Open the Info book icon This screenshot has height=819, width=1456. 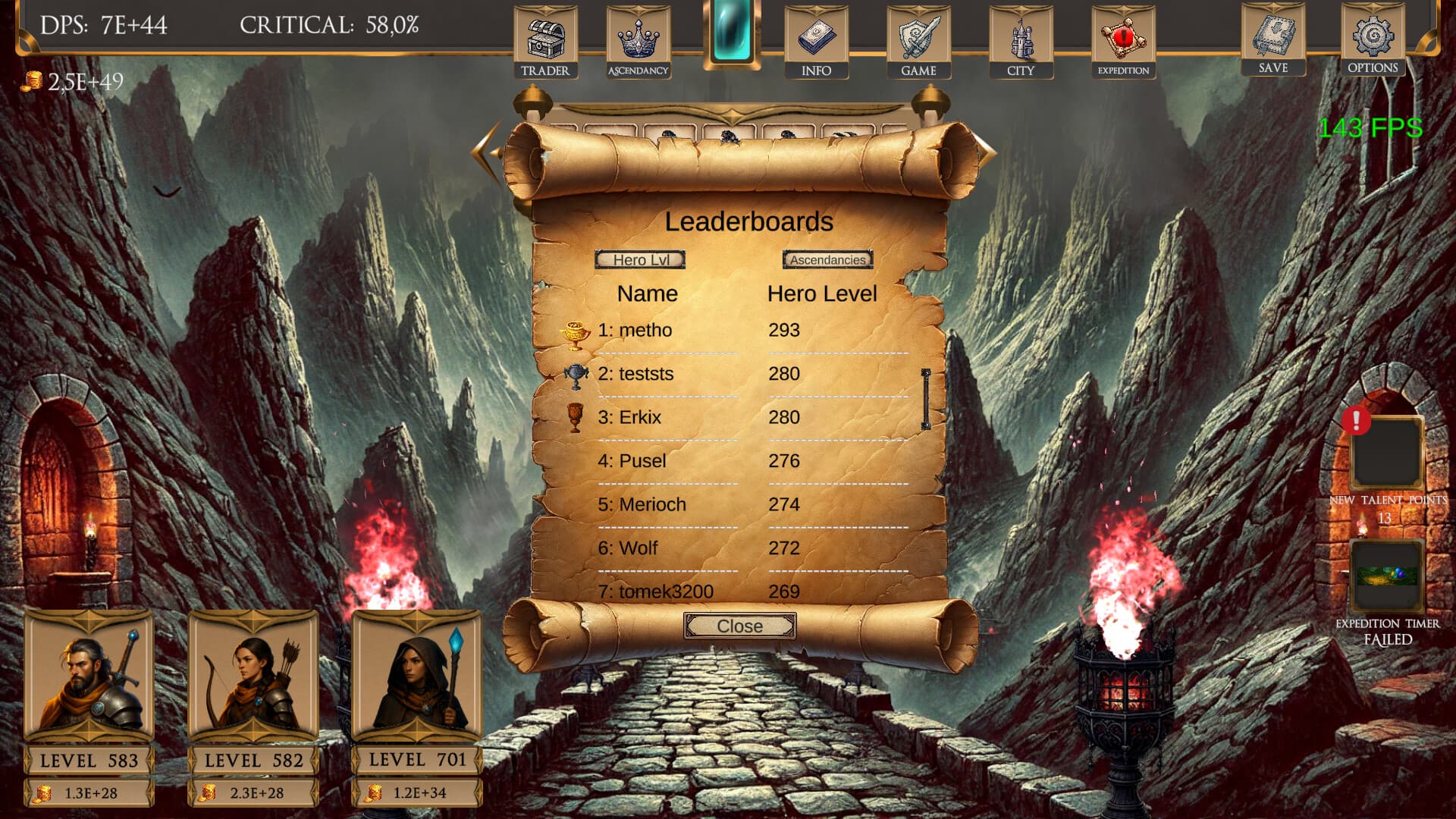click(817, 36)
